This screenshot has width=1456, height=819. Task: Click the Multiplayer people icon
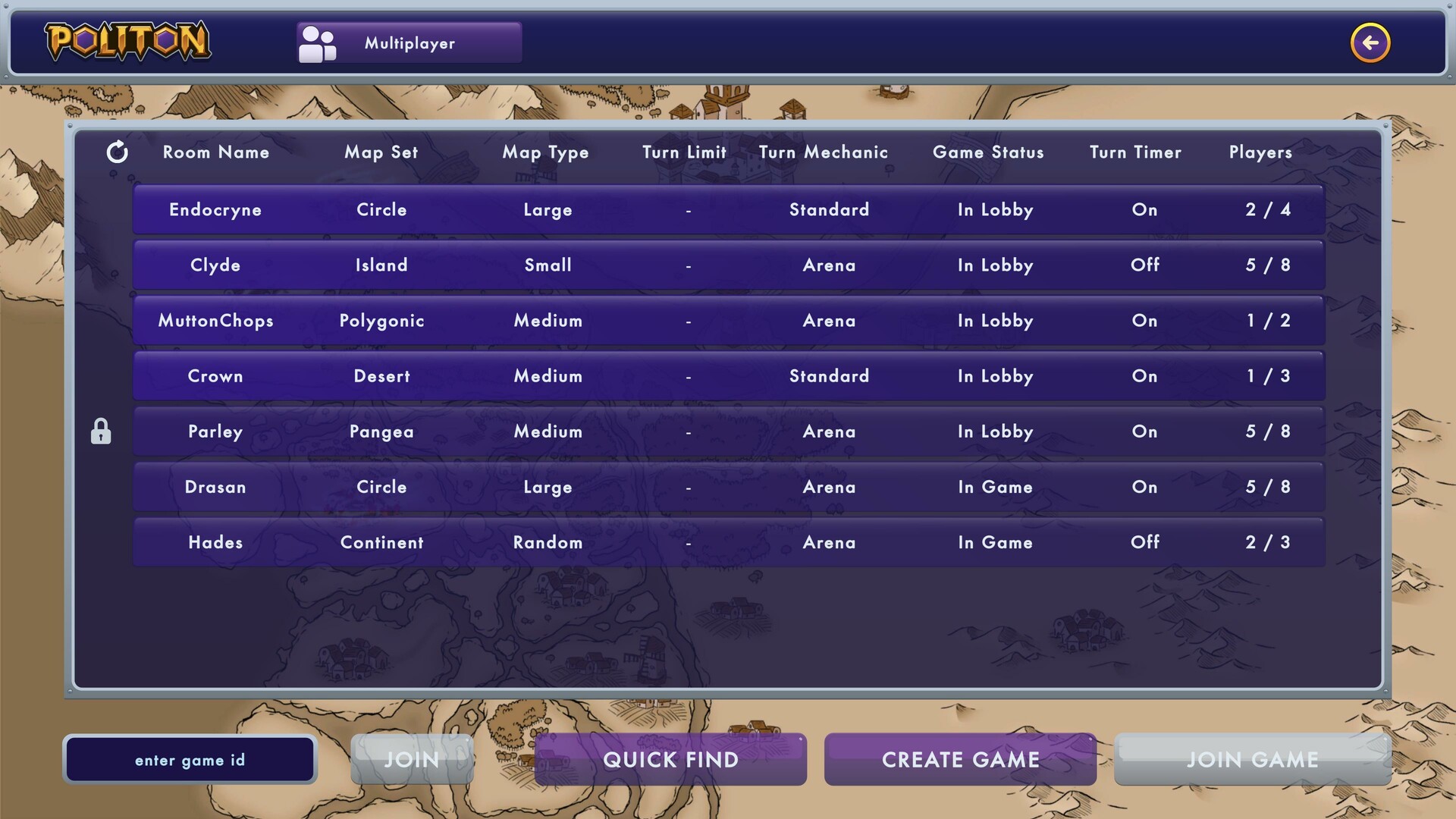click(317, 42)
